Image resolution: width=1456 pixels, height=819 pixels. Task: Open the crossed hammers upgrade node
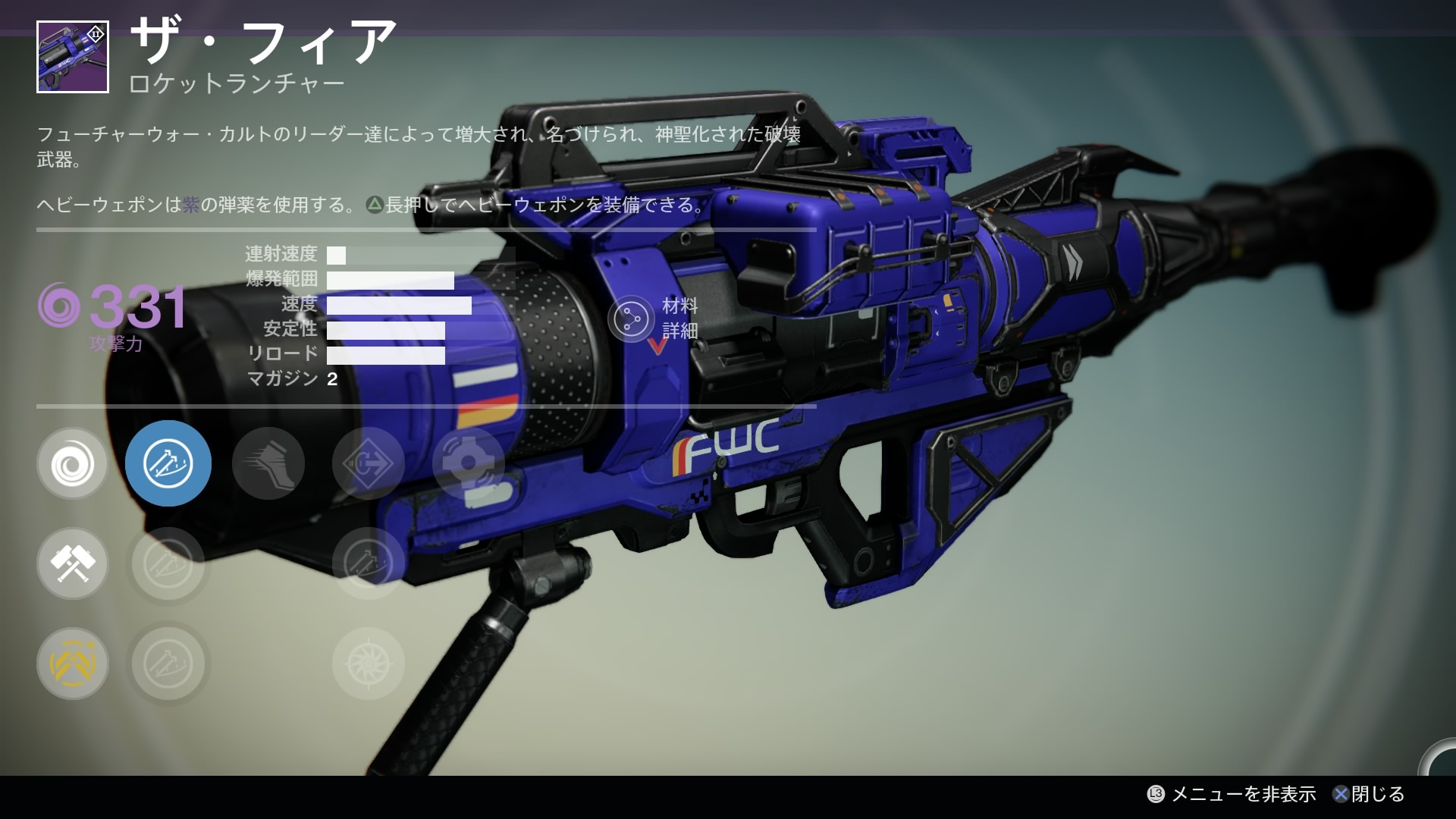pos(73,563)
